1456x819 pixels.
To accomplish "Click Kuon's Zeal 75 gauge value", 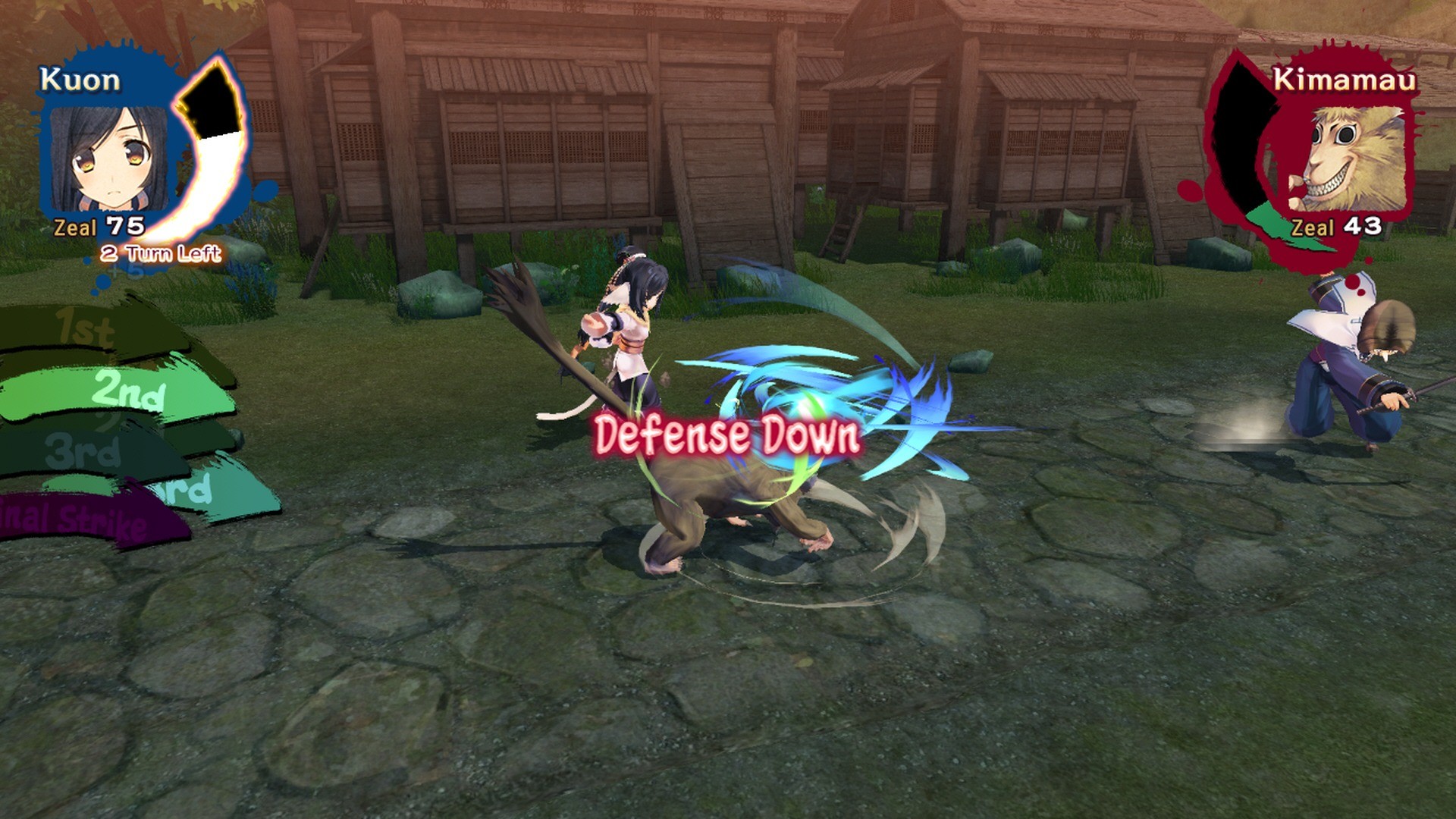I will [97, 225].
